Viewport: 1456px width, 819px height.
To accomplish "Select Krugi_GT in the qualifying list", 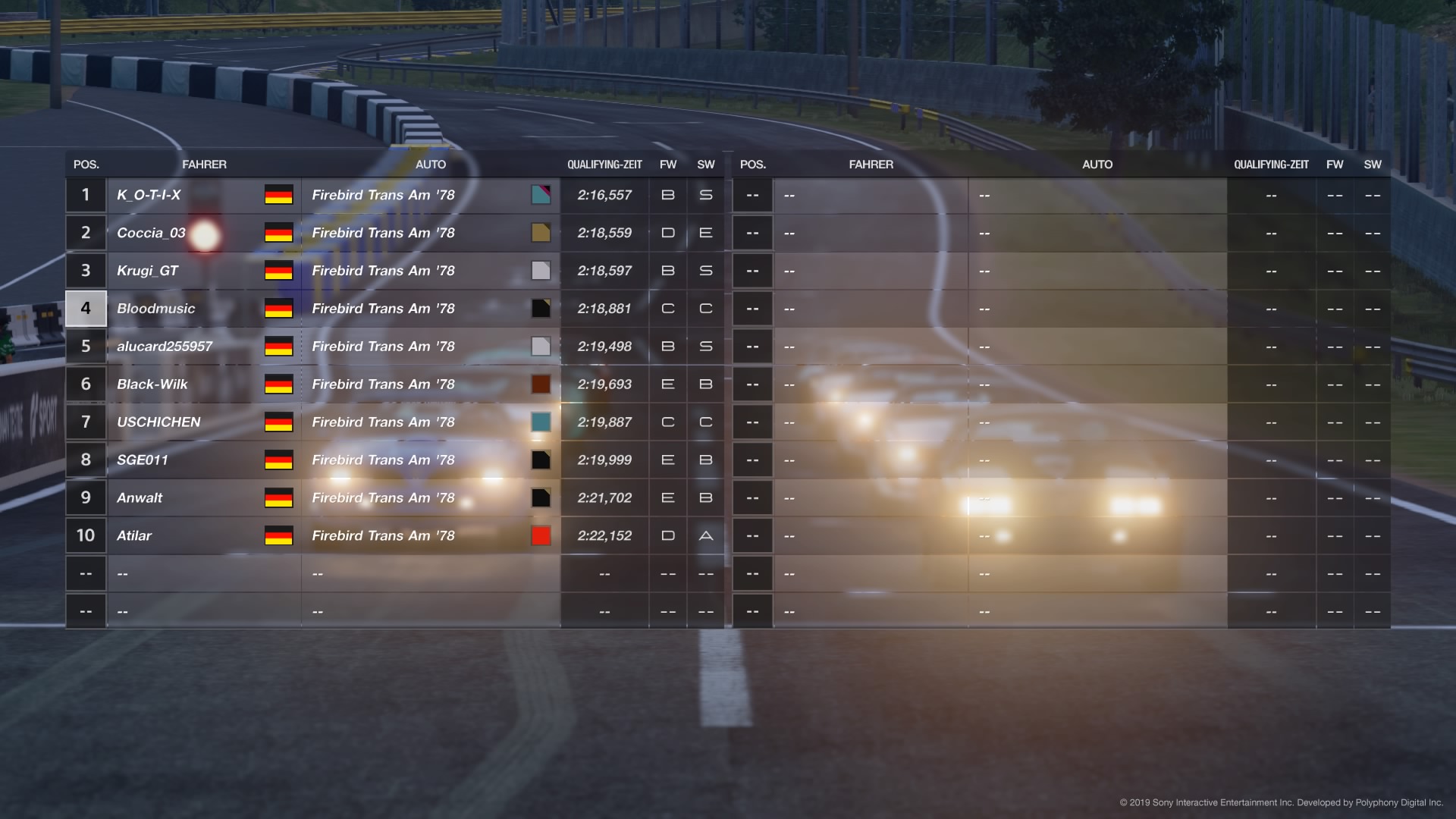I will (x=147, y=271).
